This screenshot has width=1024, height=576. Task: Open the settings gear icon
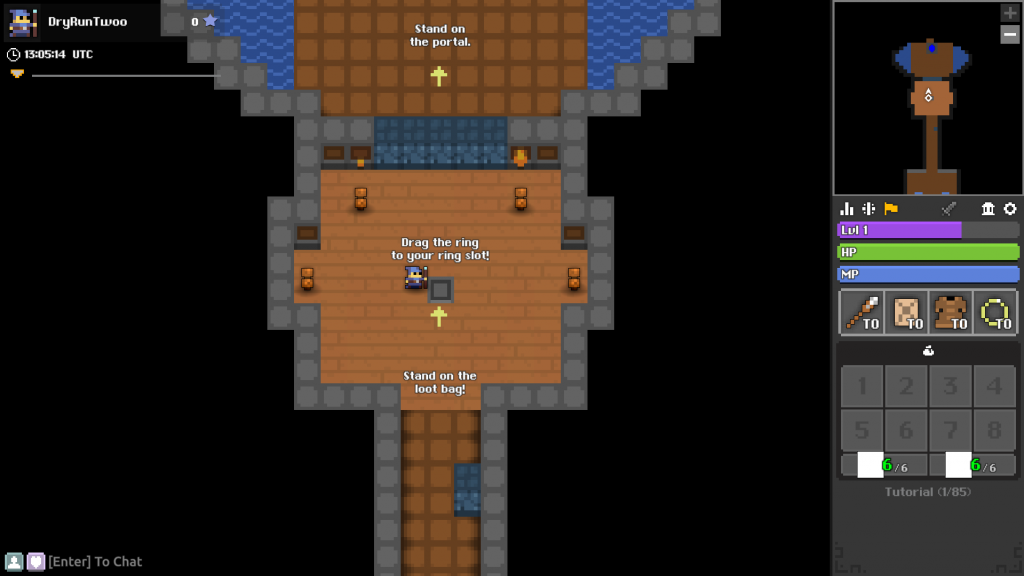[x=1010, y=208]
